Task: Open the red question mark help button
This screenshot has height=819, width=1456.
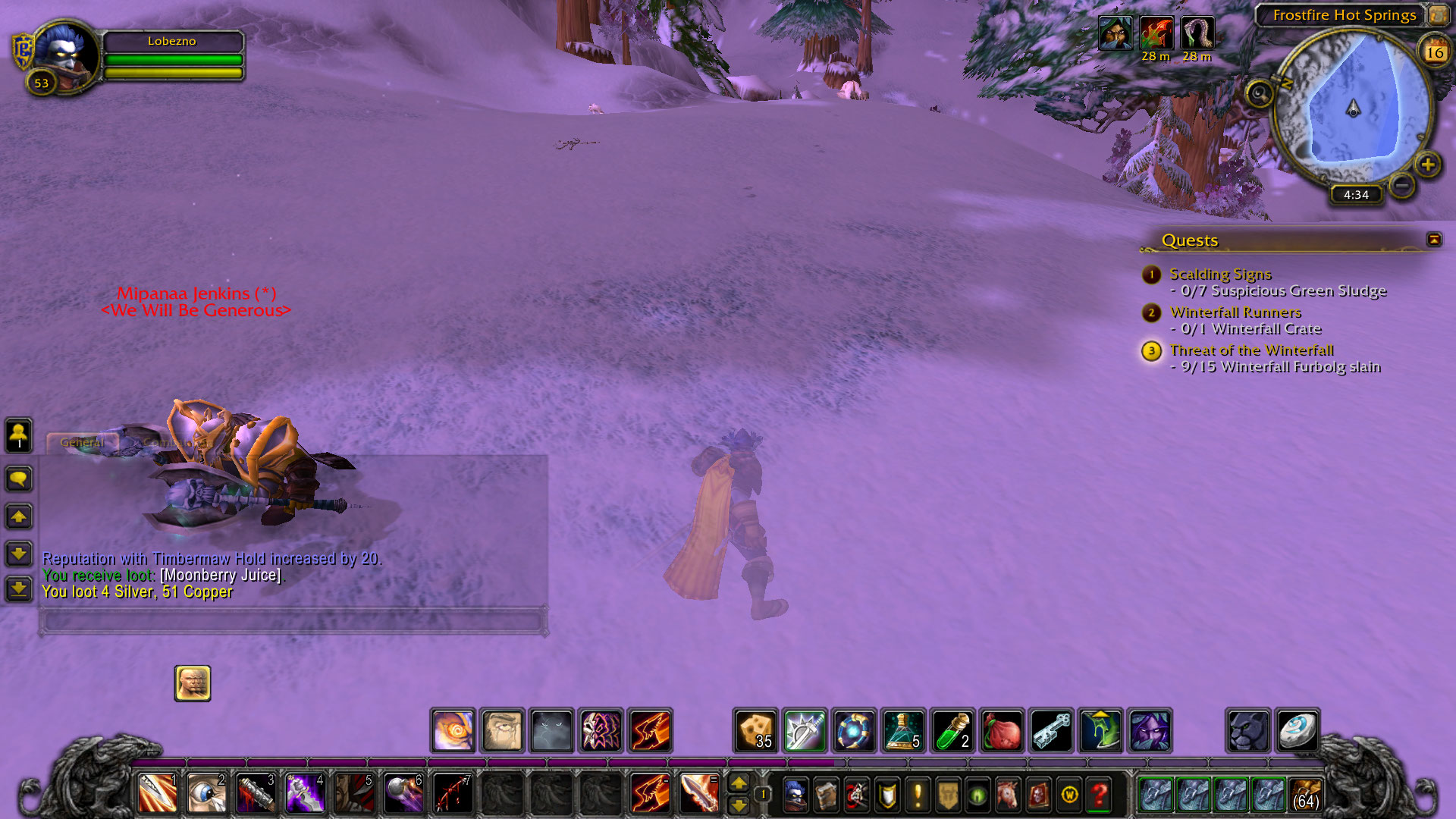Action: click(1099, 795)
